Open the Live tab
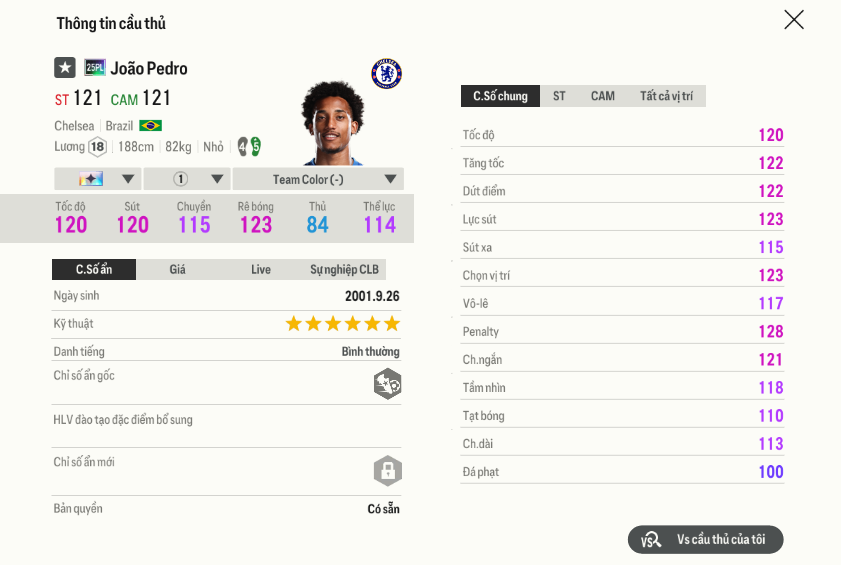Viewport: 841px width, 565px height. [261, 269]
